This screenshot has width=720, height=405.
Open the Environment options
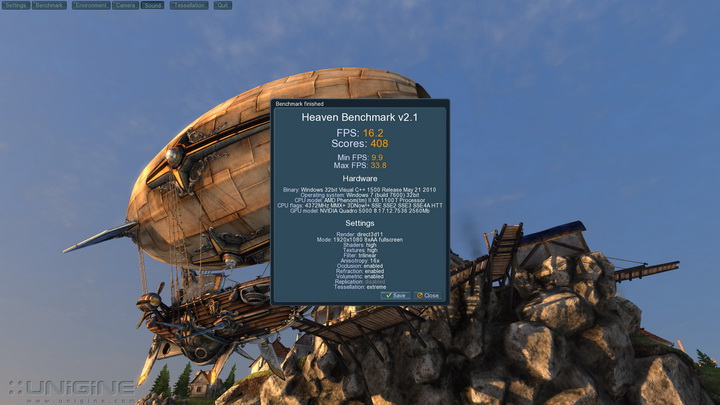coord(90,5)
